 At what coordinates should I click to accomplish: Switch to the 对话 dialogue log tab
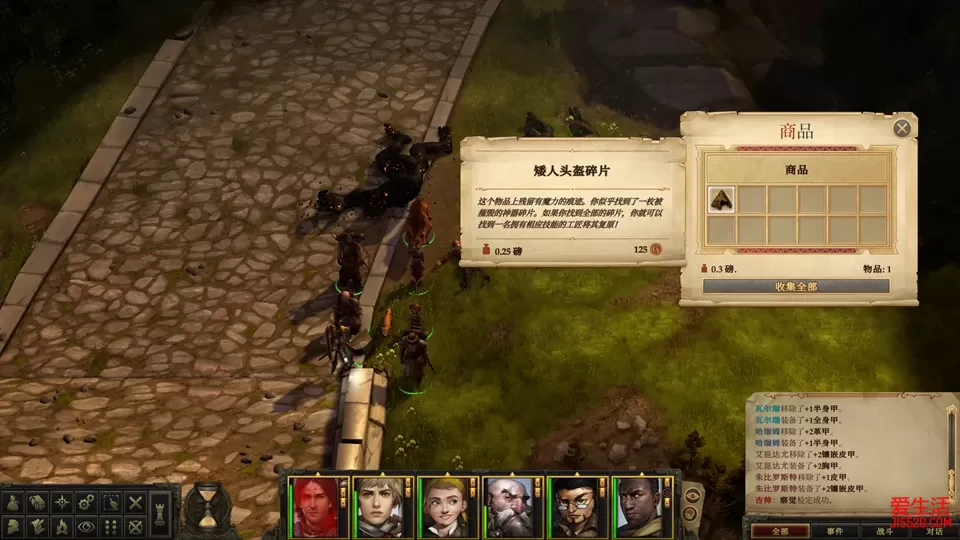[x=934, y=531]
